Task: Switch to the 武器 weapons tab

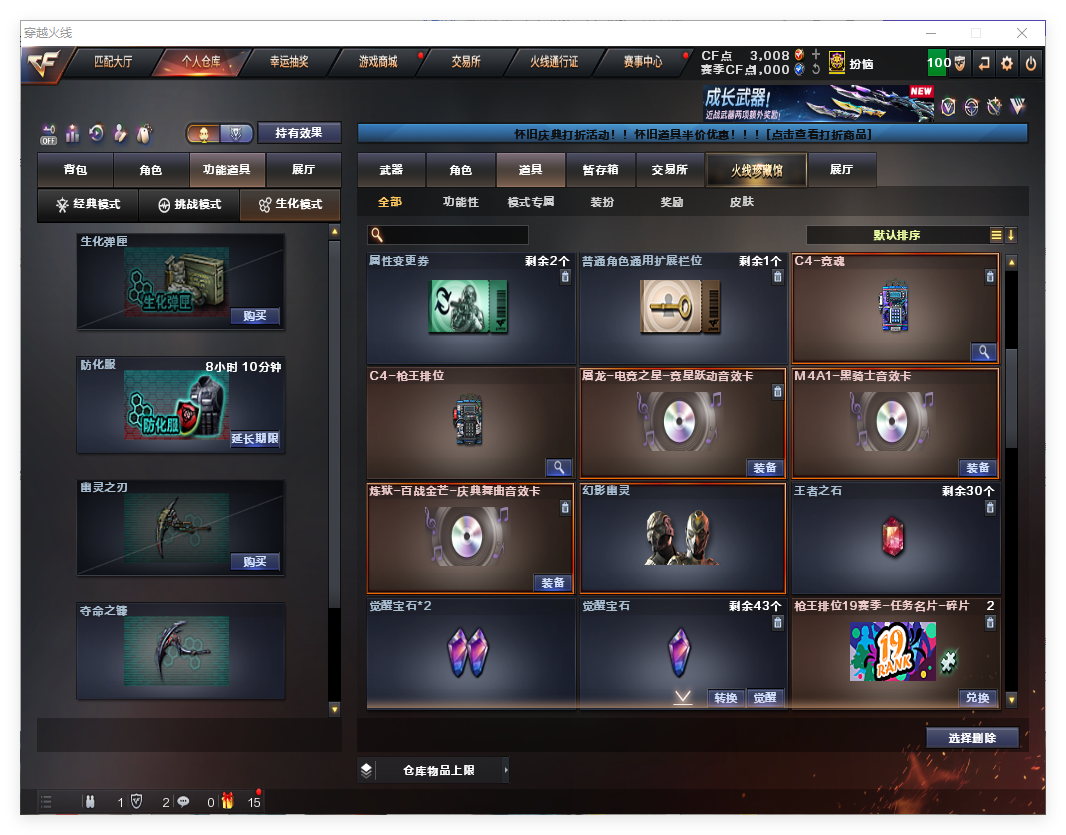Action: [391, 171]
